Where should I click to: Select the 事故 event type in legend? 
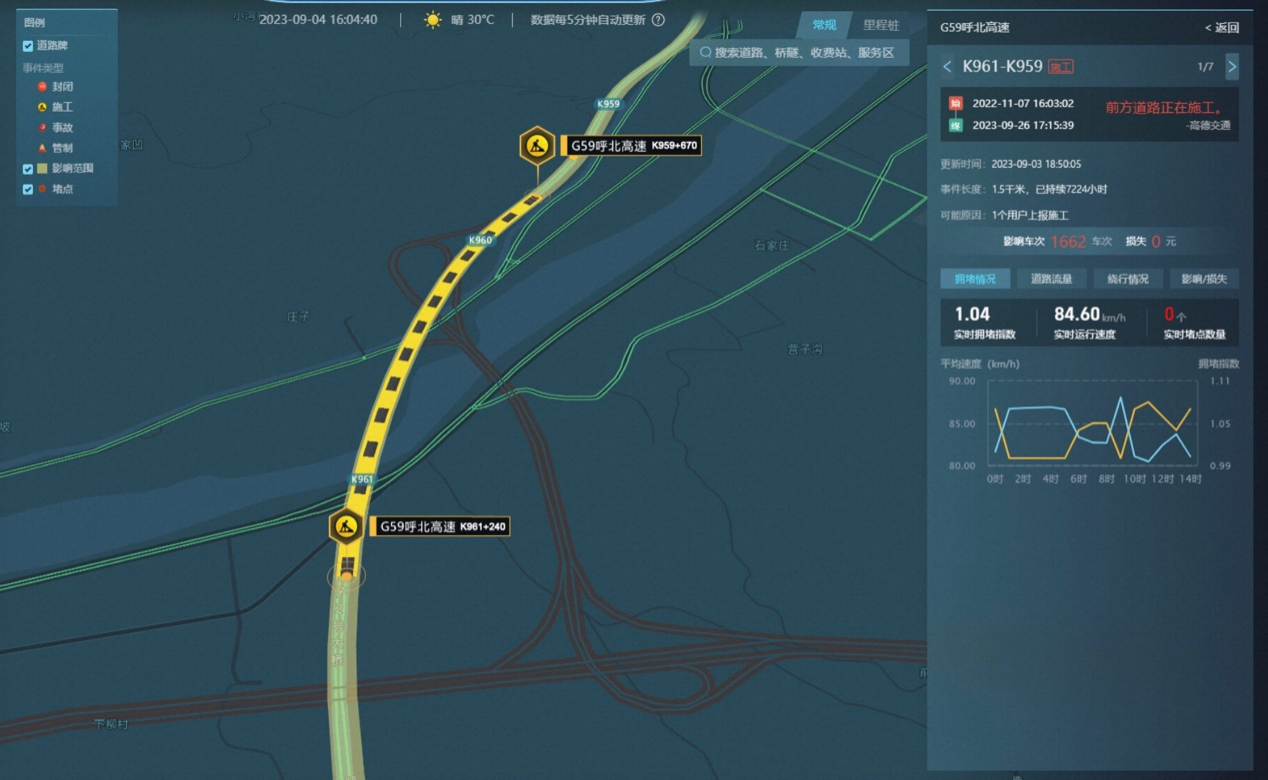[x=55, y=128]
